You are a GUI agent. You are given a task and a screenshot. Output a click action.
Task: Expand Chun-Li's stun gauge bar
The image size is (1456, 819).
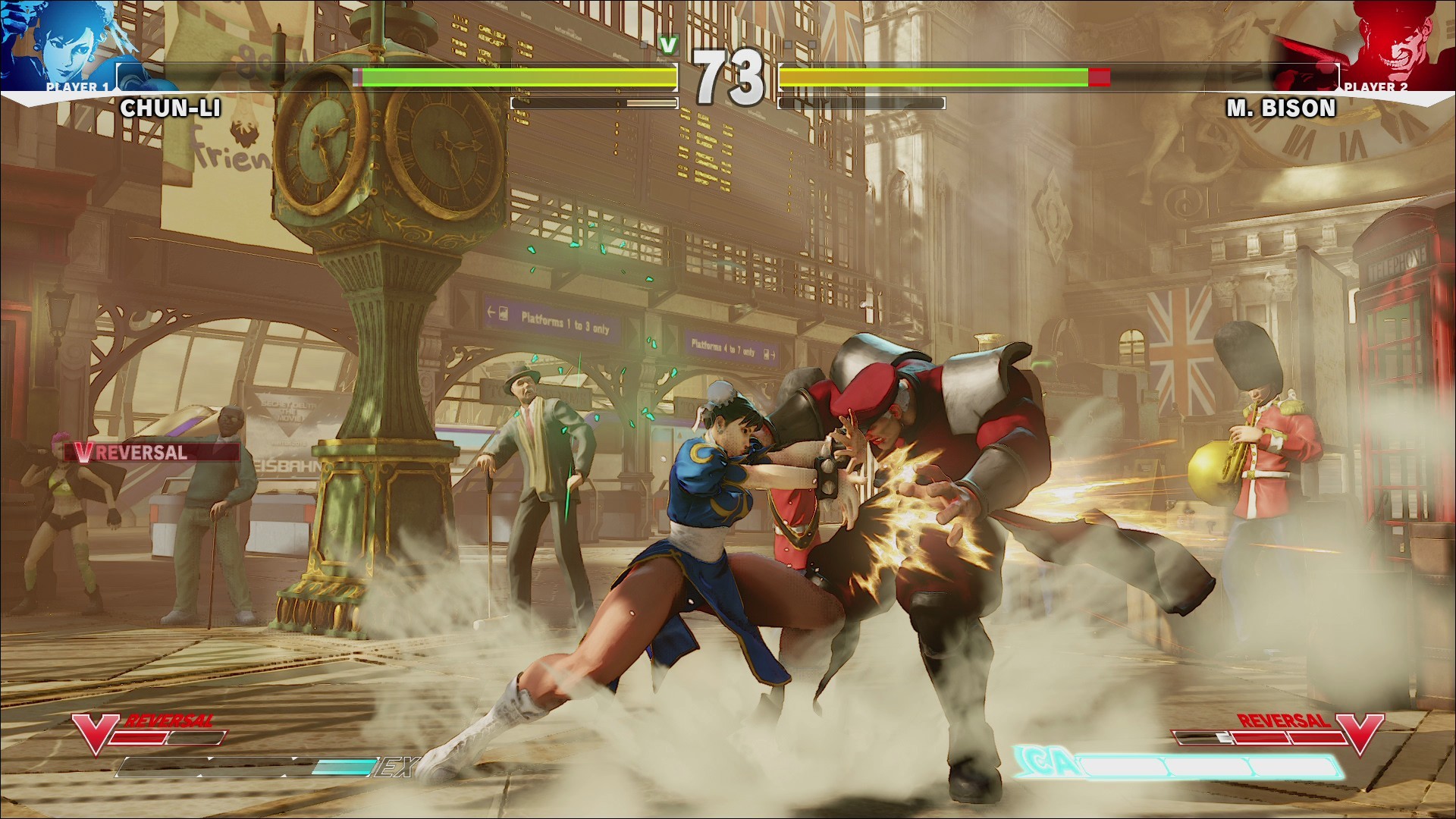pos(595,101)
